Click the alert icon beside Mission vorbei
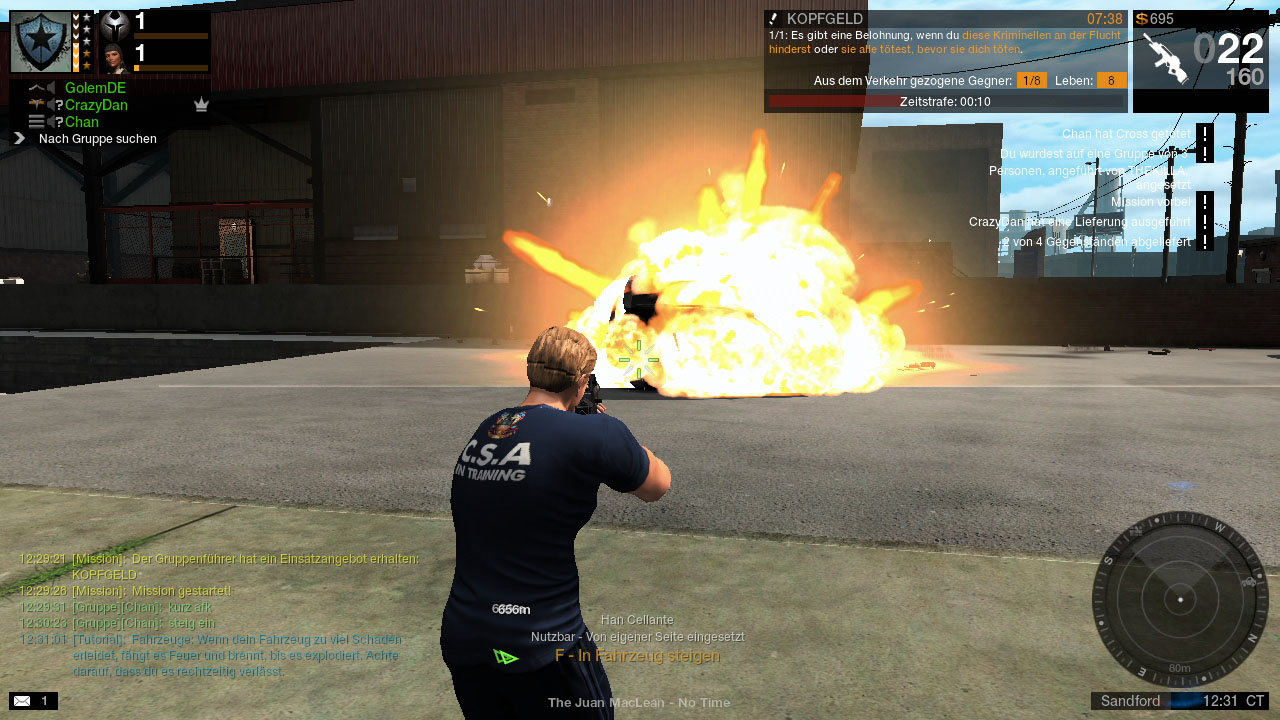 [1205, 201]
